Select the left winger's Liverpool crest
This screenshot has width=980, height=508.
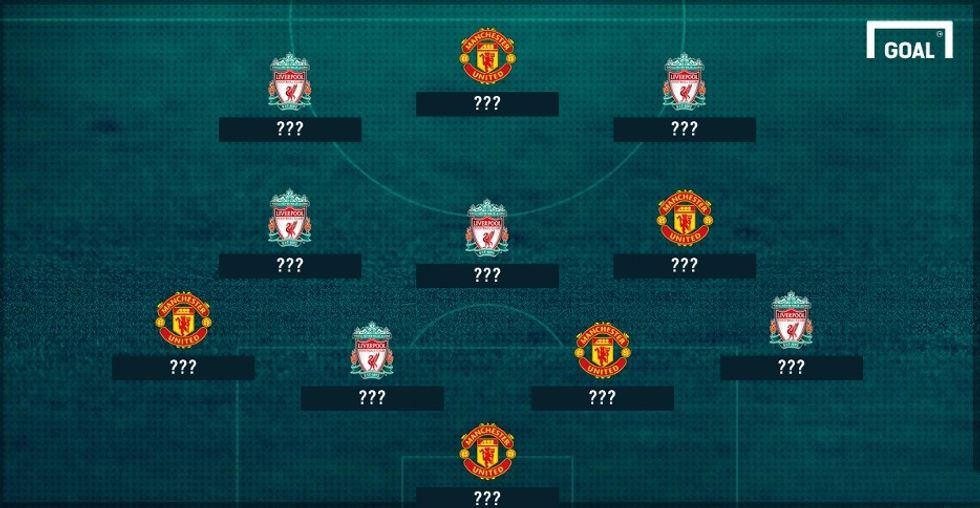289,81
